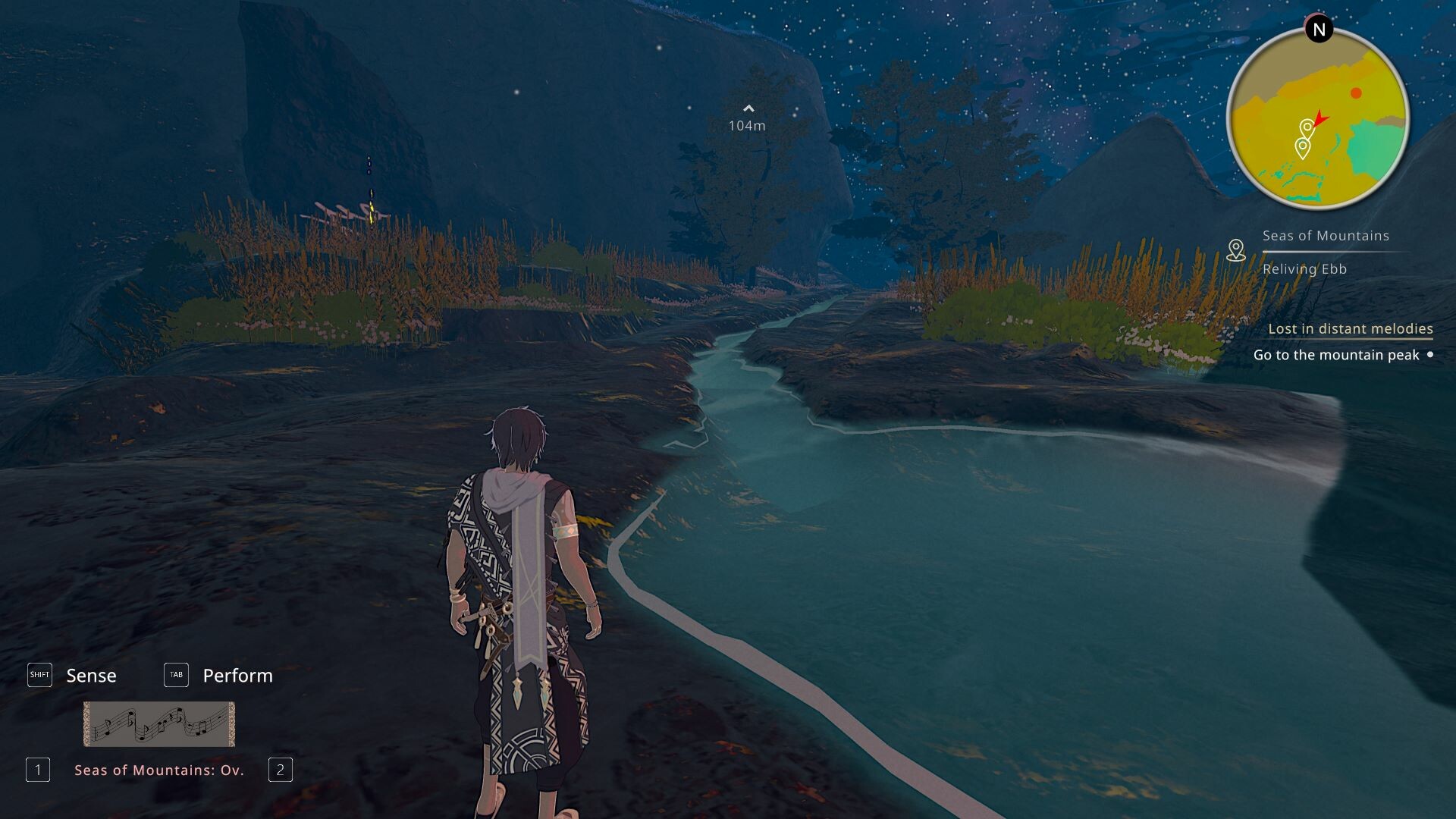Click the location pin icon beside Seas of Mountains

(x=1236, y=250)
